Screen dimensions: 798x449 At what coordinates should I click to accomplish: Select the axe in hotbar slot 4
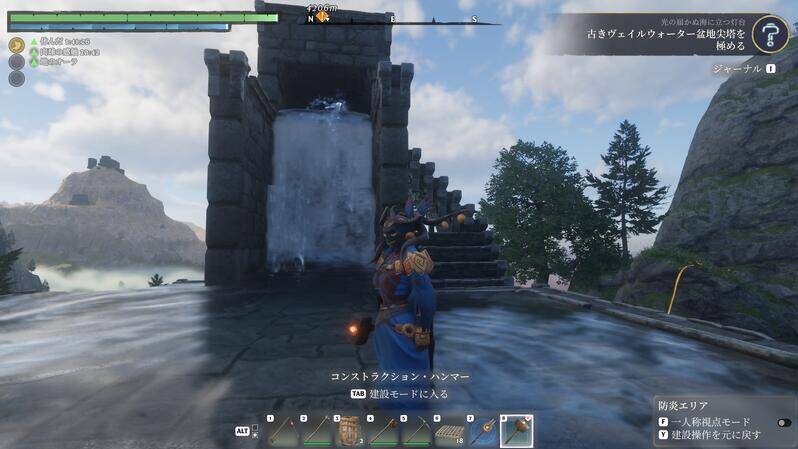pyautogui.click(x=383, y=431)
